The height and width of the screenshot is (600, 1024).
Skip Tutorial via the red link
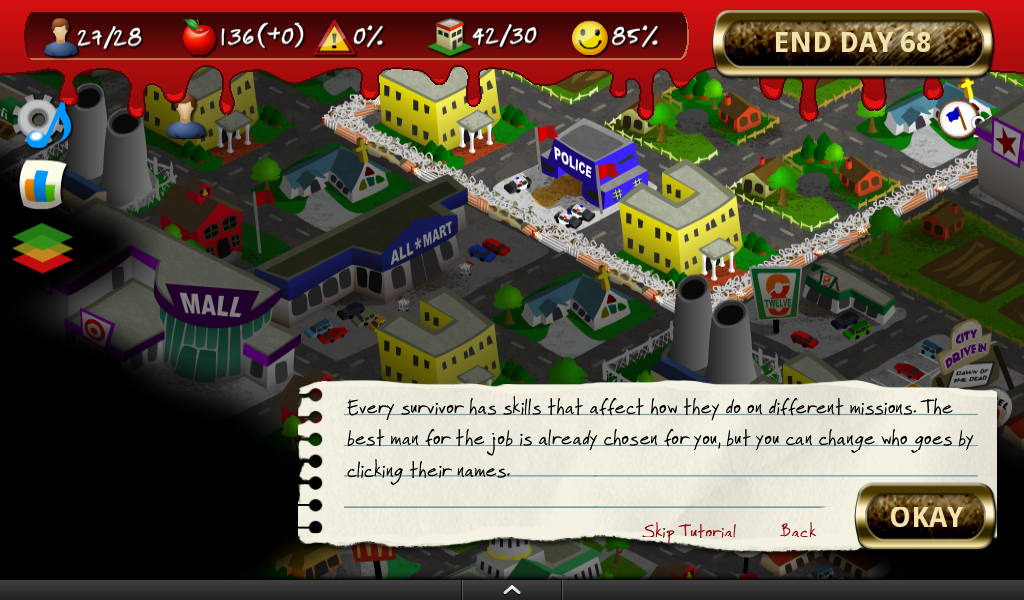pos(689,531)
